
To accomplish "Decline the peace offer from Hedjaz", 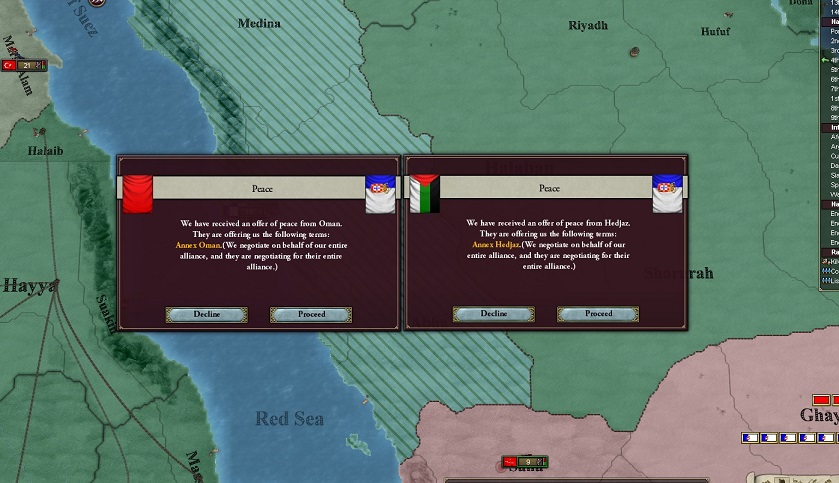I will 493,314.
